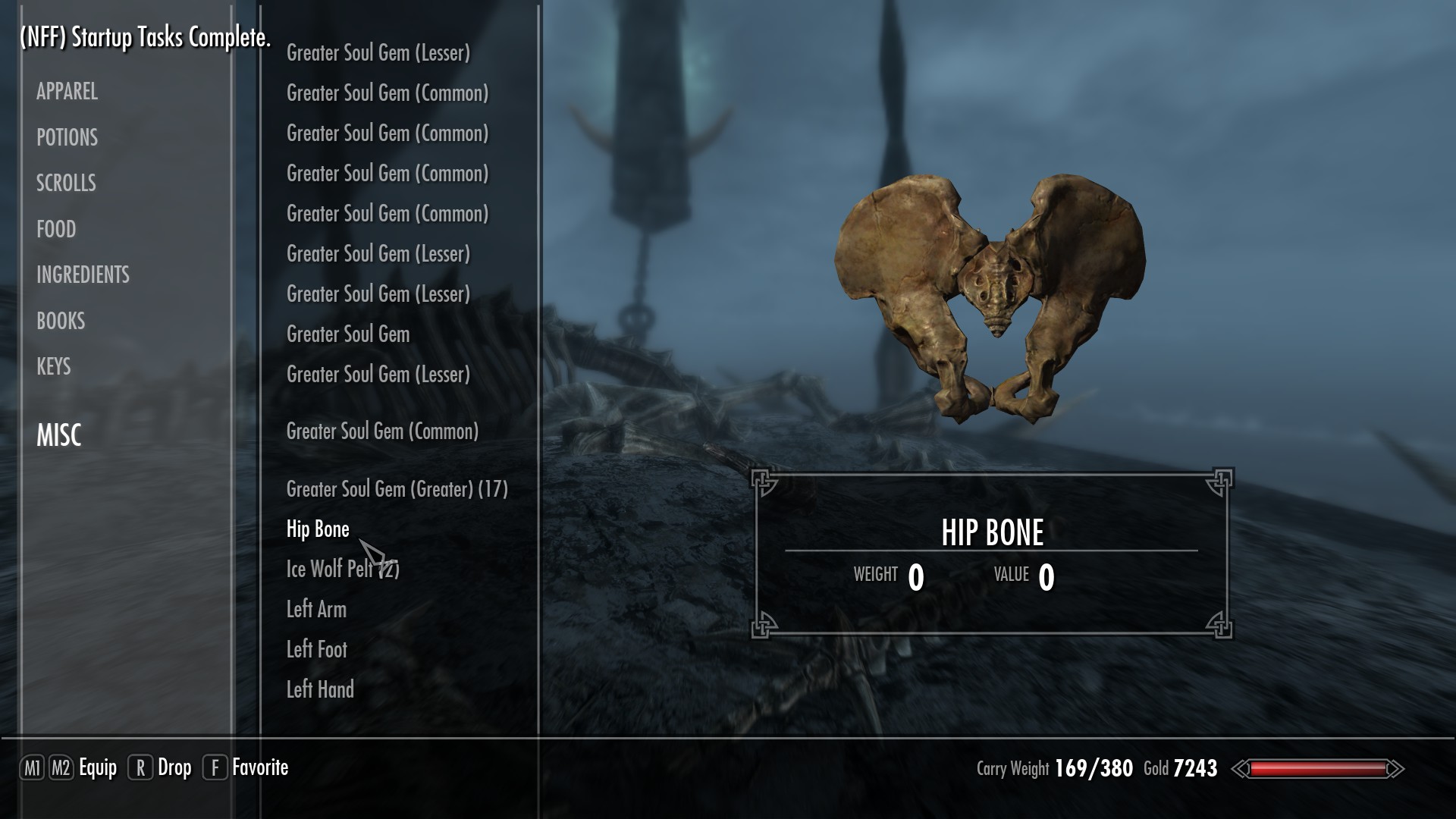Open the Ingredients category
This screenshot has width=1456, height=819.
(83, 275)
